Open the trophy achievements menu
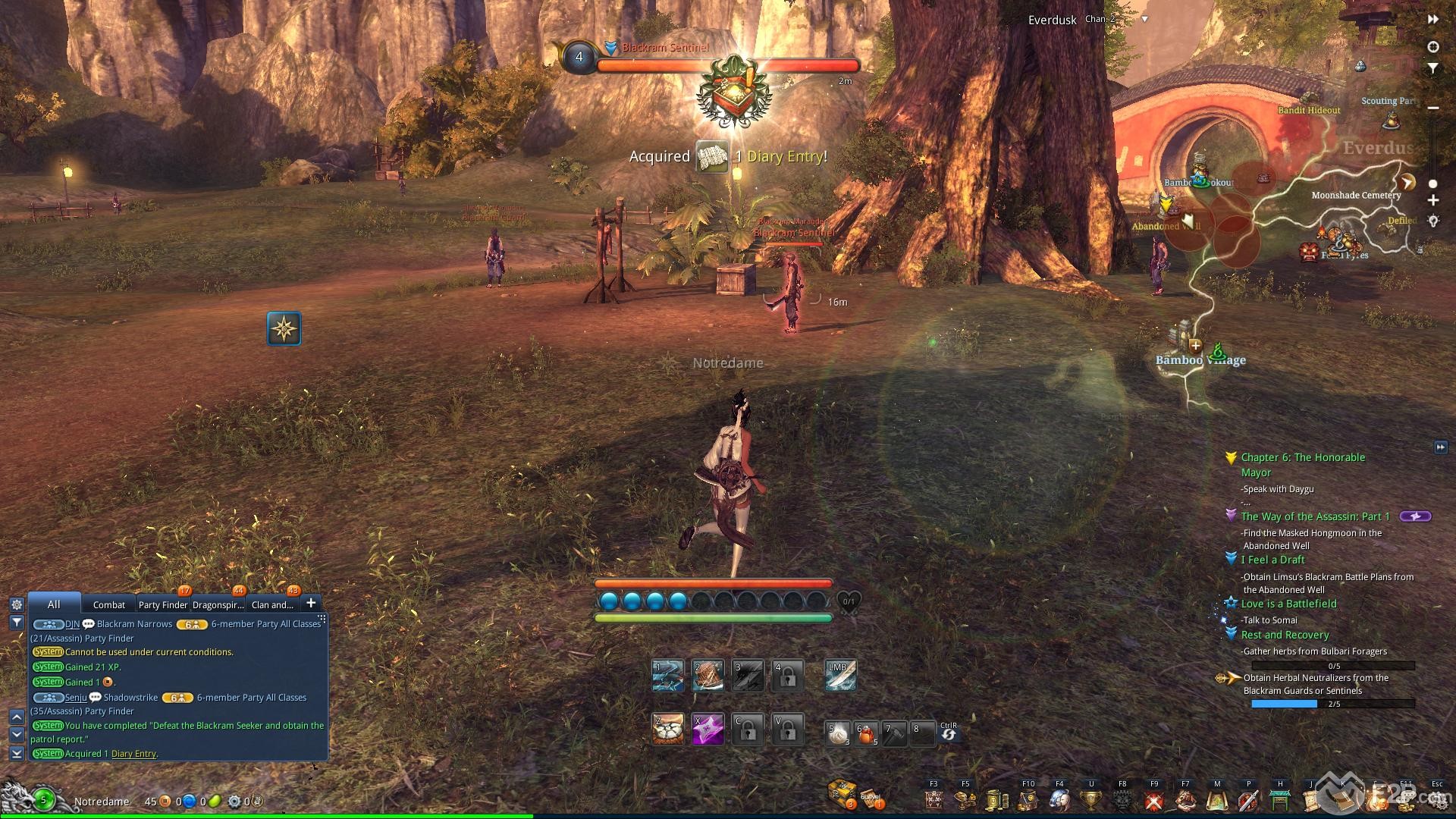This screenshot has height=819, width=1456. tap(1090, 800)
